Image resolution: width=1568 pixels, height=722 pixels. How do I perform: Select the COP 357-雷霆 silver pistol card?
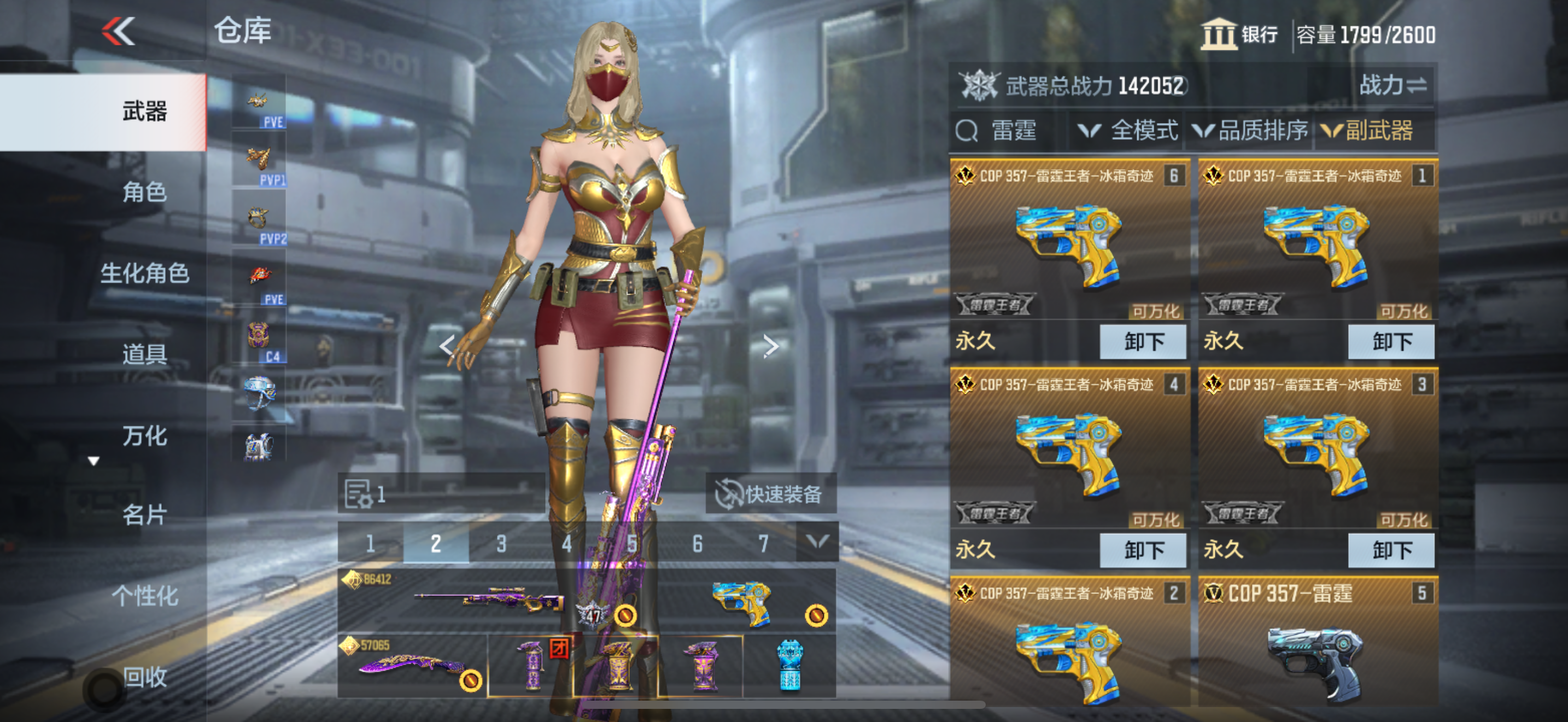pyautogui.click(x=1317, y=645)
